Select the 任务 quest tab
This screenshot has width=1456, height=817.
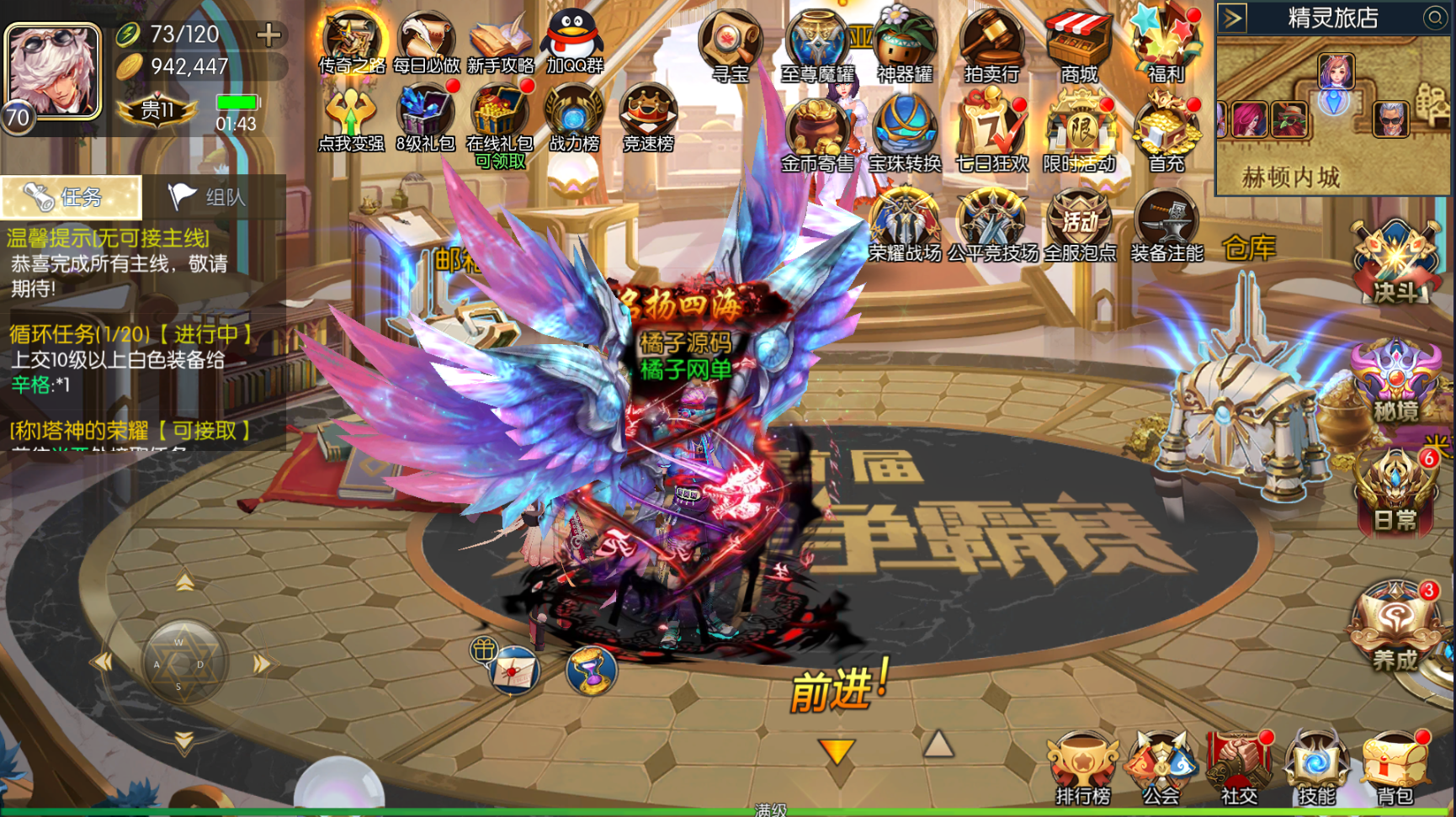pyautogui.click(x=71, y=197)
